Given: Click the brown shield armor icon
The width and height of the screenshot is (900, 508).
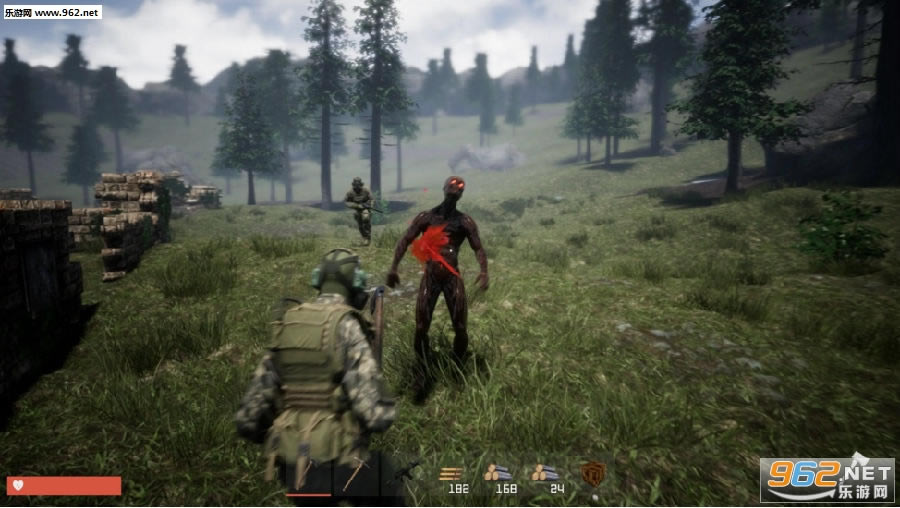Looking at the screenshot, I should tap(593, 473).
